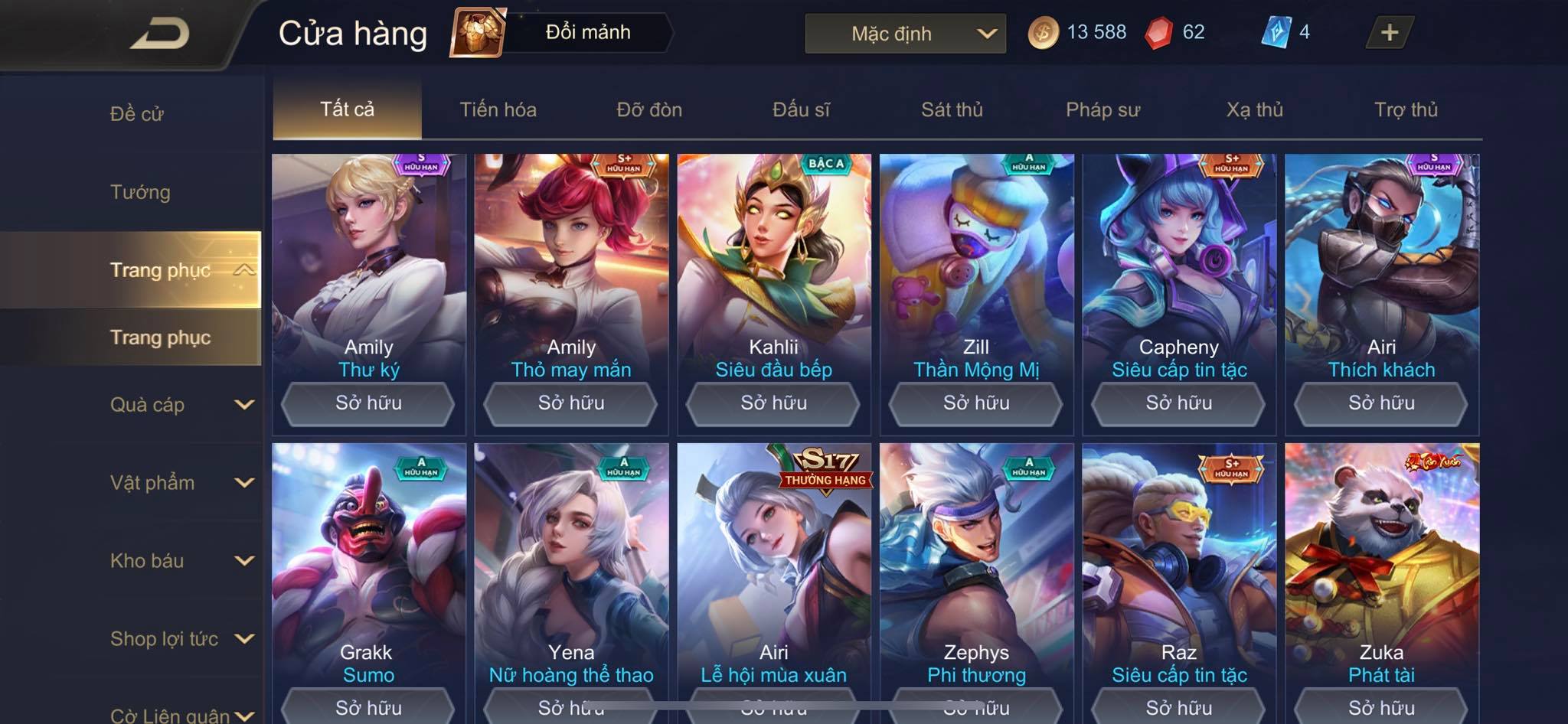Select the Sát thủ tab

point(952,109)
